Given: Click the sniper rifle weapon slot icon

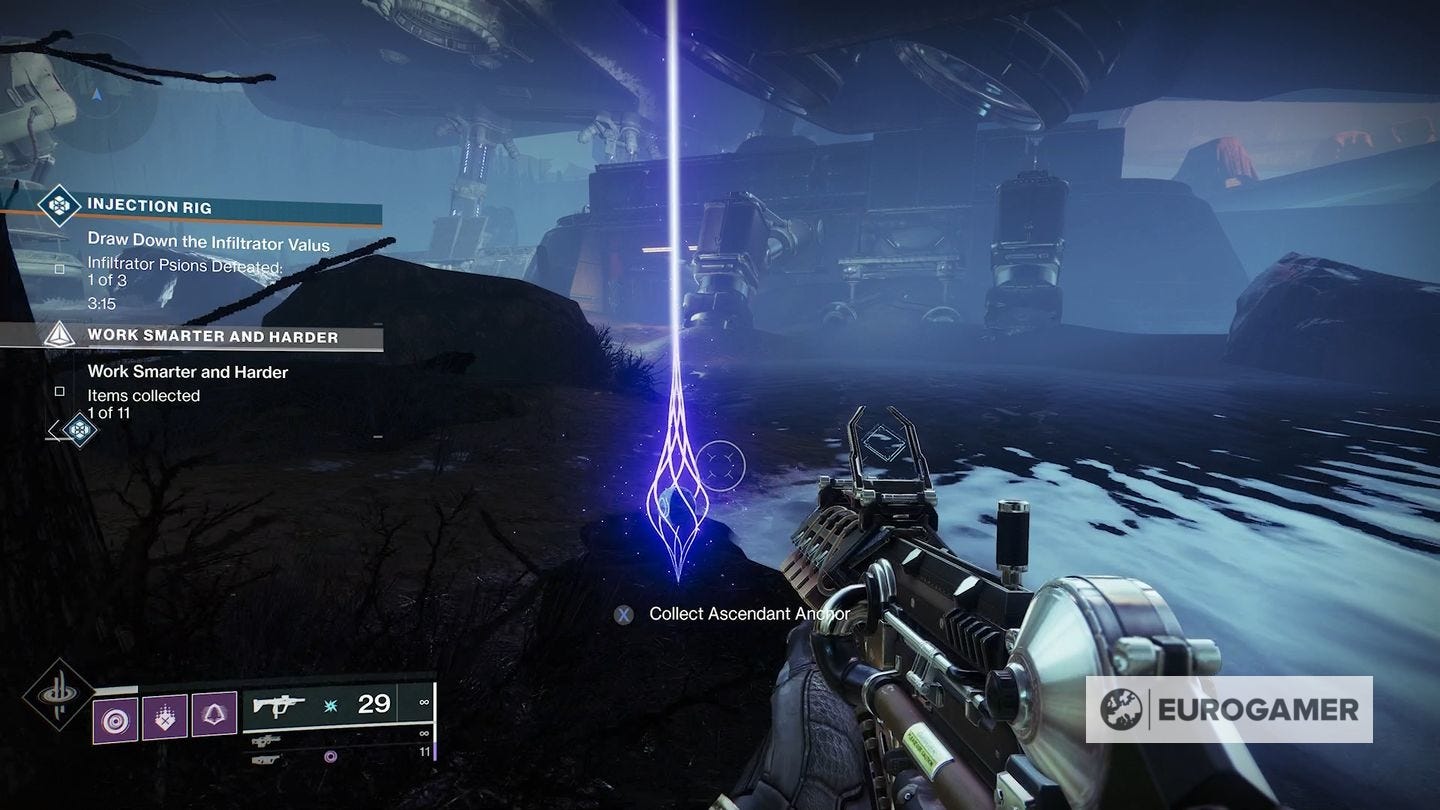Looking at the screenshot, I should point(268,741).
